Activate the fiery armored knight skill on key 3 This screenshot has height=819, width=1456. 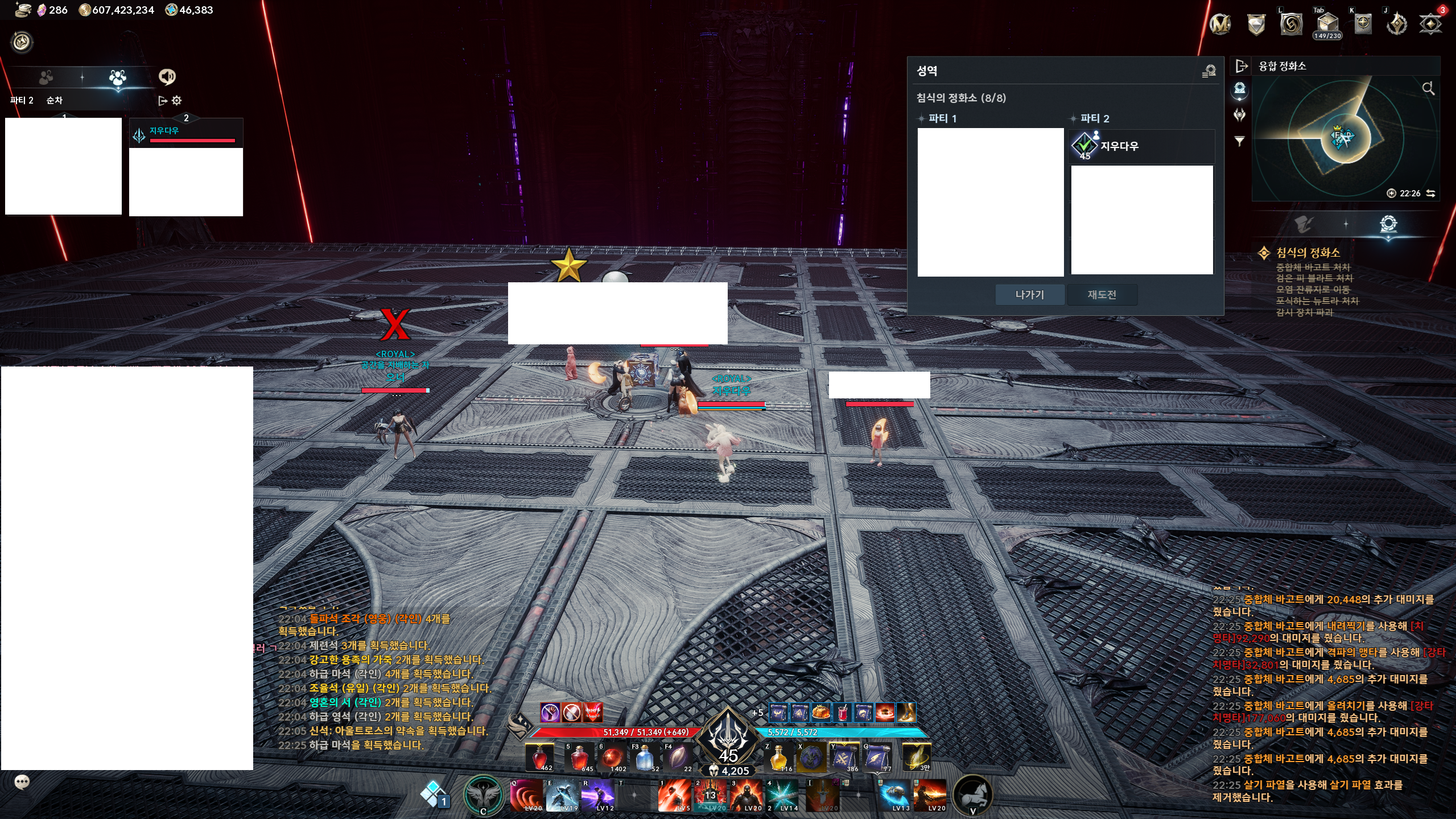click(x=746, y=795)
